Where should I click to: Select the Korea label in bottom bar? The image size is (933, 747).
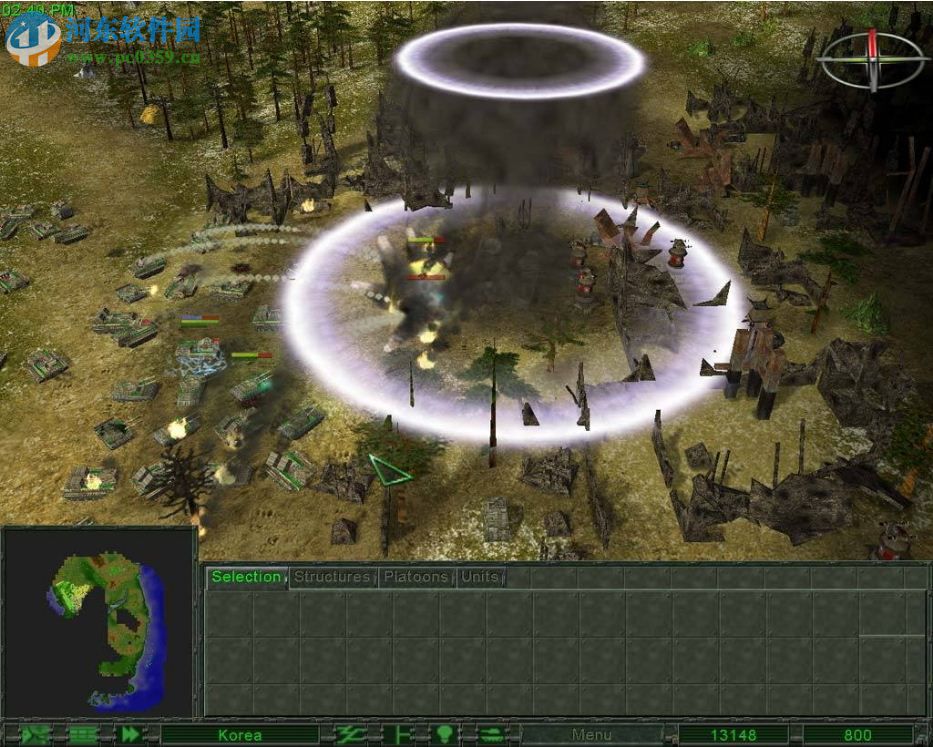tap(240, 735)
